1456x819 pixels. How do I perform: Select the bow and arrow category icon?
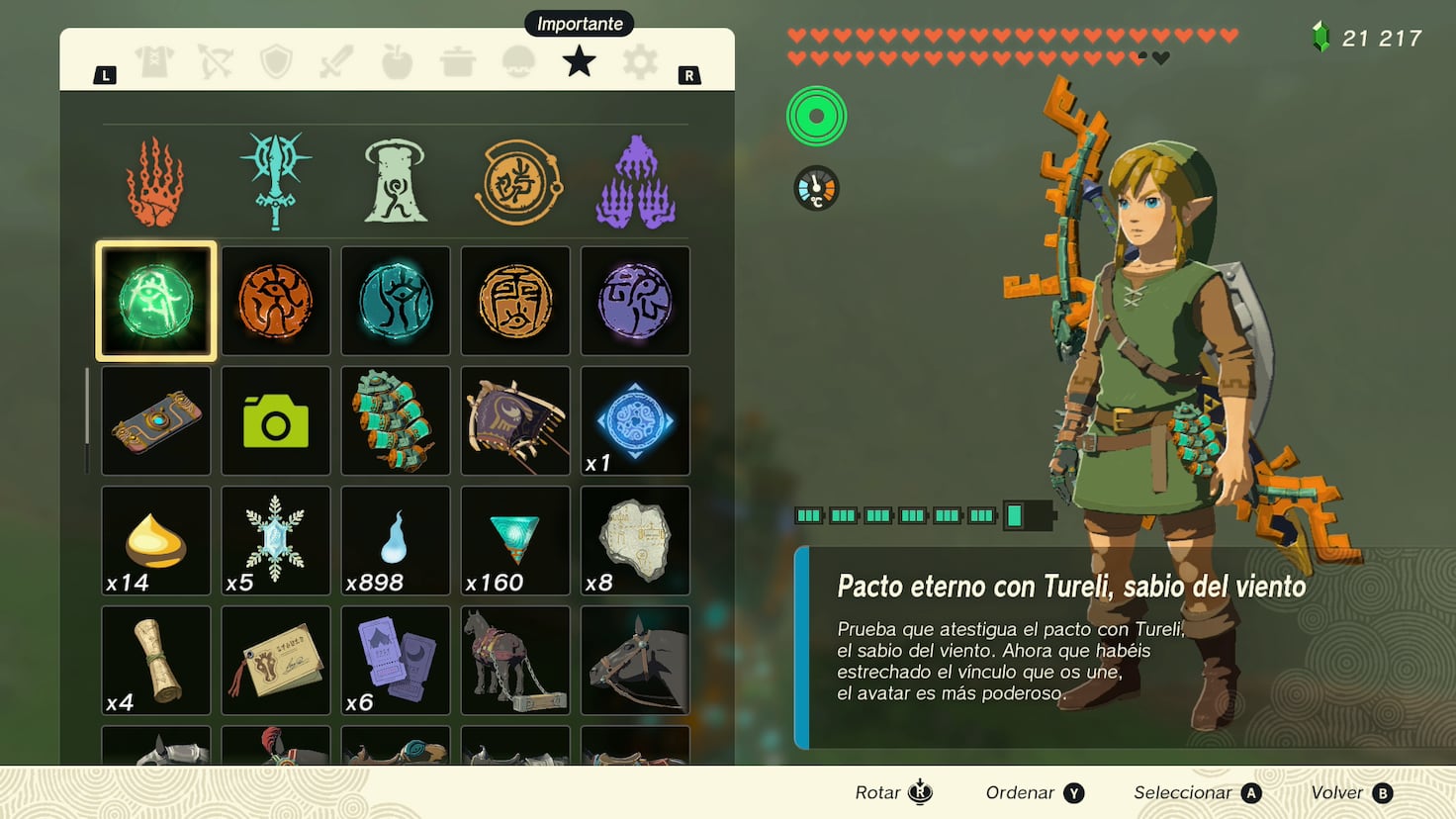click(216, 61)
